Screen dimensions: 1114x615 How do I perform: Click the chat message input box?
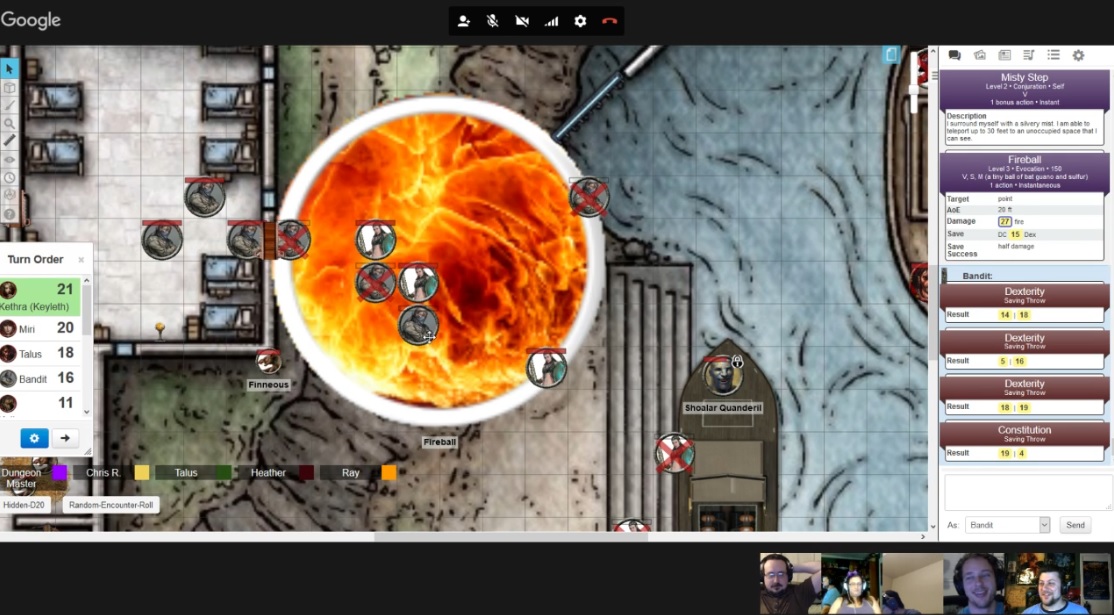(1024, 492)
